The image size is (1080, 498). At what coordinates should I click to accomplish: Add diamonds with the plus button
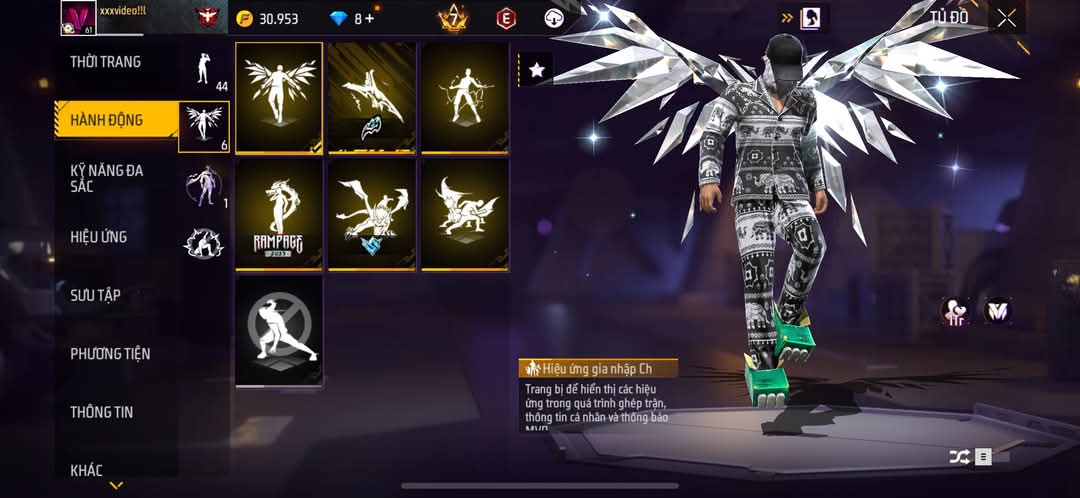tap(370, 18)
